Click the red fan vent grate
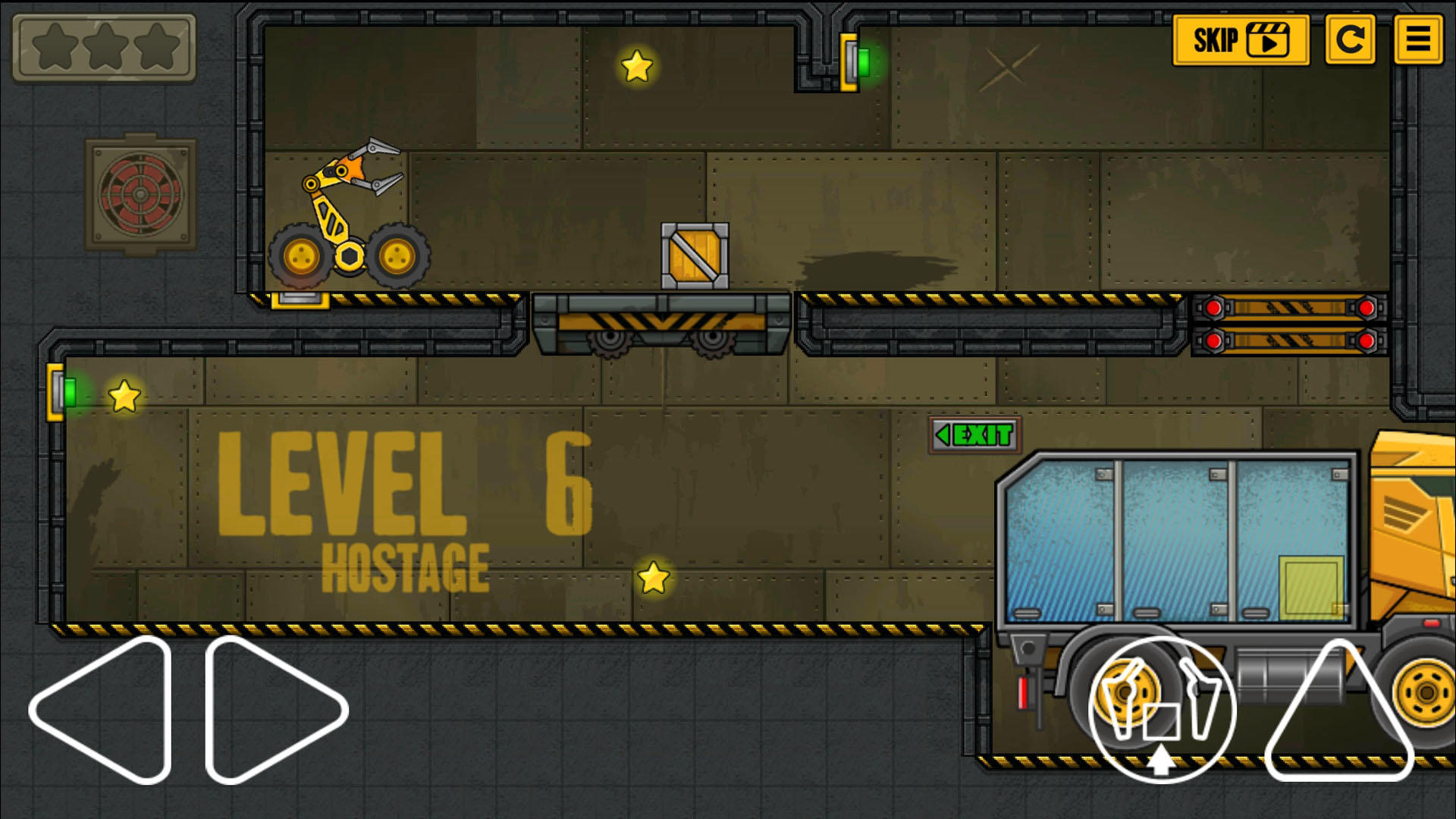1456x819 pixels. tap(139, 196)
